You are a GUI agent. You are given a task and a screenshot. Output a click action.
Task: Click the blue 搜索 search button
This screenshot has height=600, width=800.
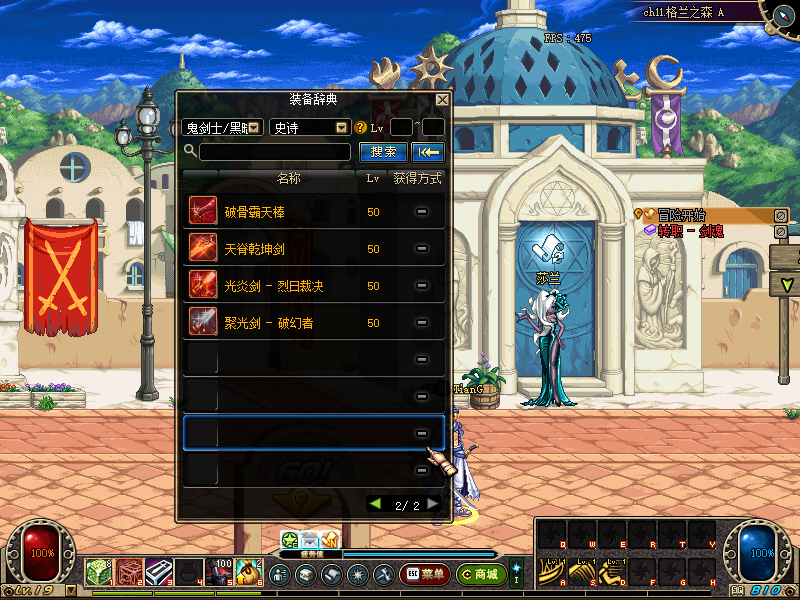click(383, 152)
